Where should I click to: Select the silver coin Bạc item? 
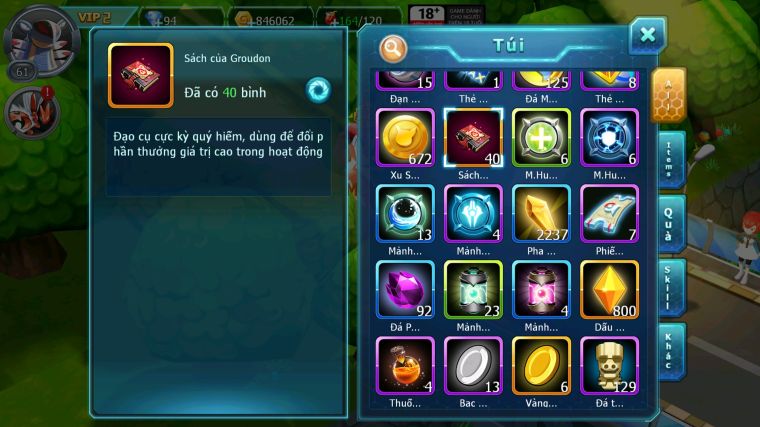click(x=473, y=365)
